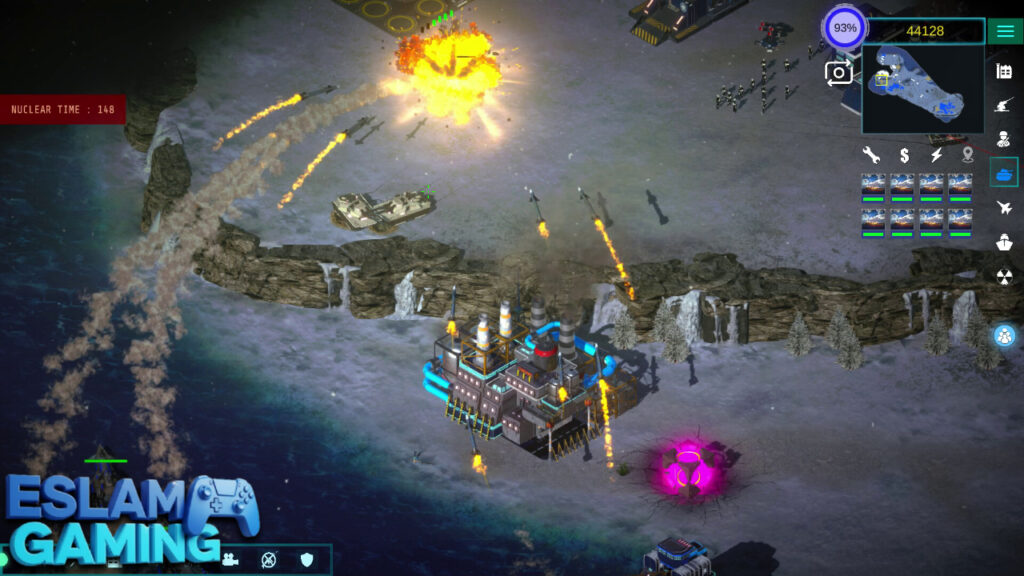Screen dimensions: 1024x576
Task: Open the aircraft jet category
Action: (1004, 208)
